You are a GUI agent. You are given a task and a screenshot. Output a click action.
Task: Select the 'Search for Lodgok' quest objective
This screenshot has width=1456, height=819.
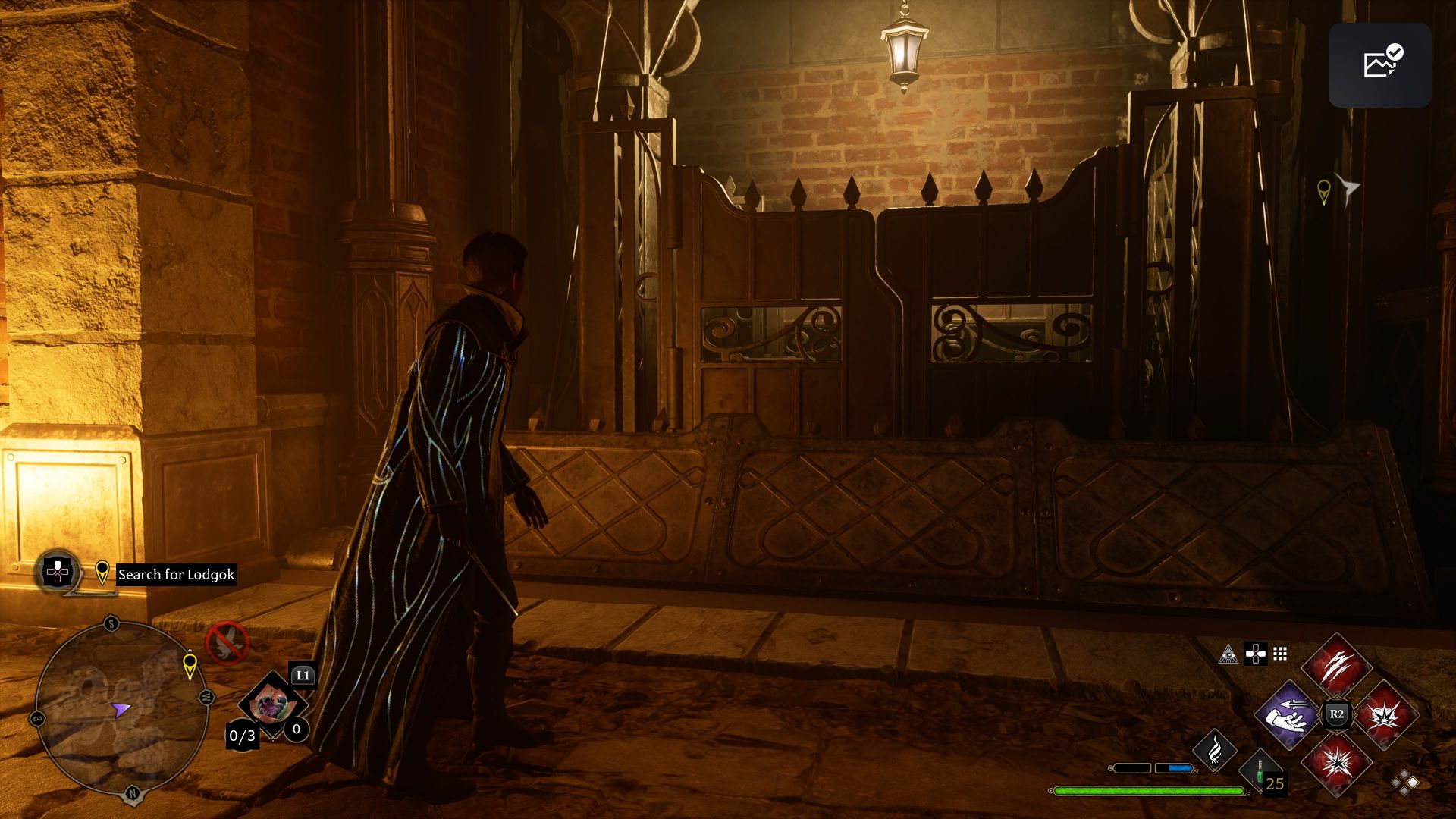pos(174,574)
